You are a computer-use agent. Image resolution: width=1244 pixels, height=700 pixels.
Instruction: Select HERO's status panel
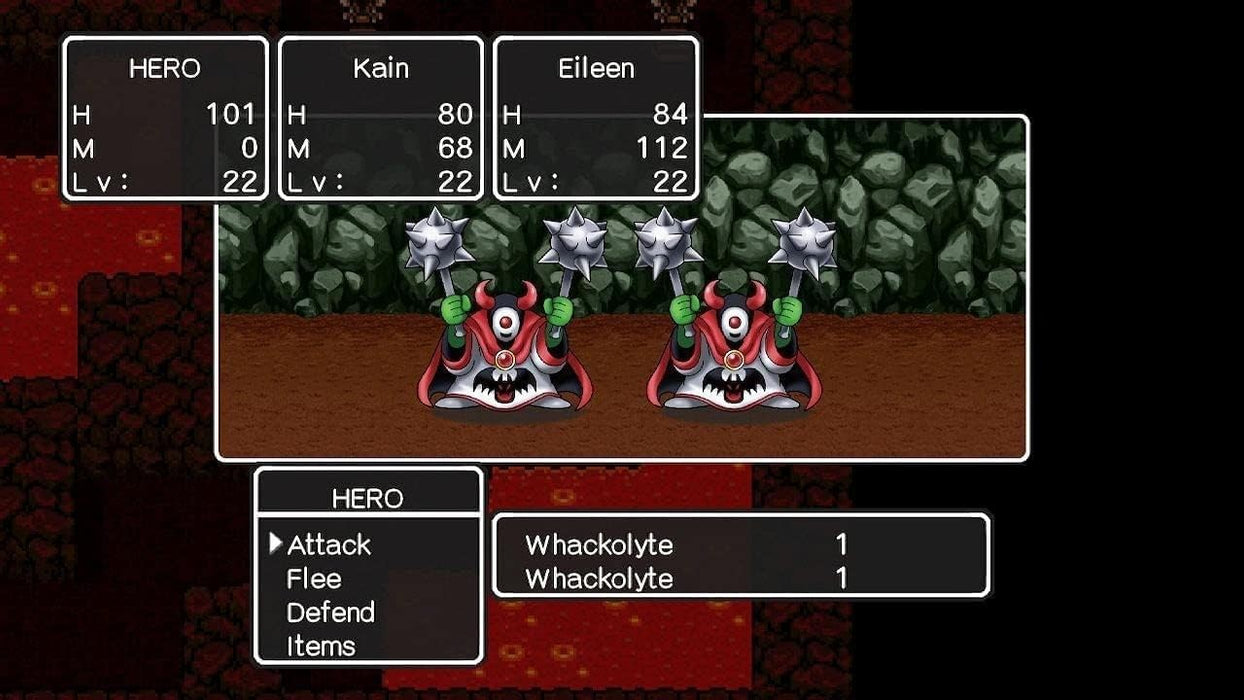click(x=165, y=119)
